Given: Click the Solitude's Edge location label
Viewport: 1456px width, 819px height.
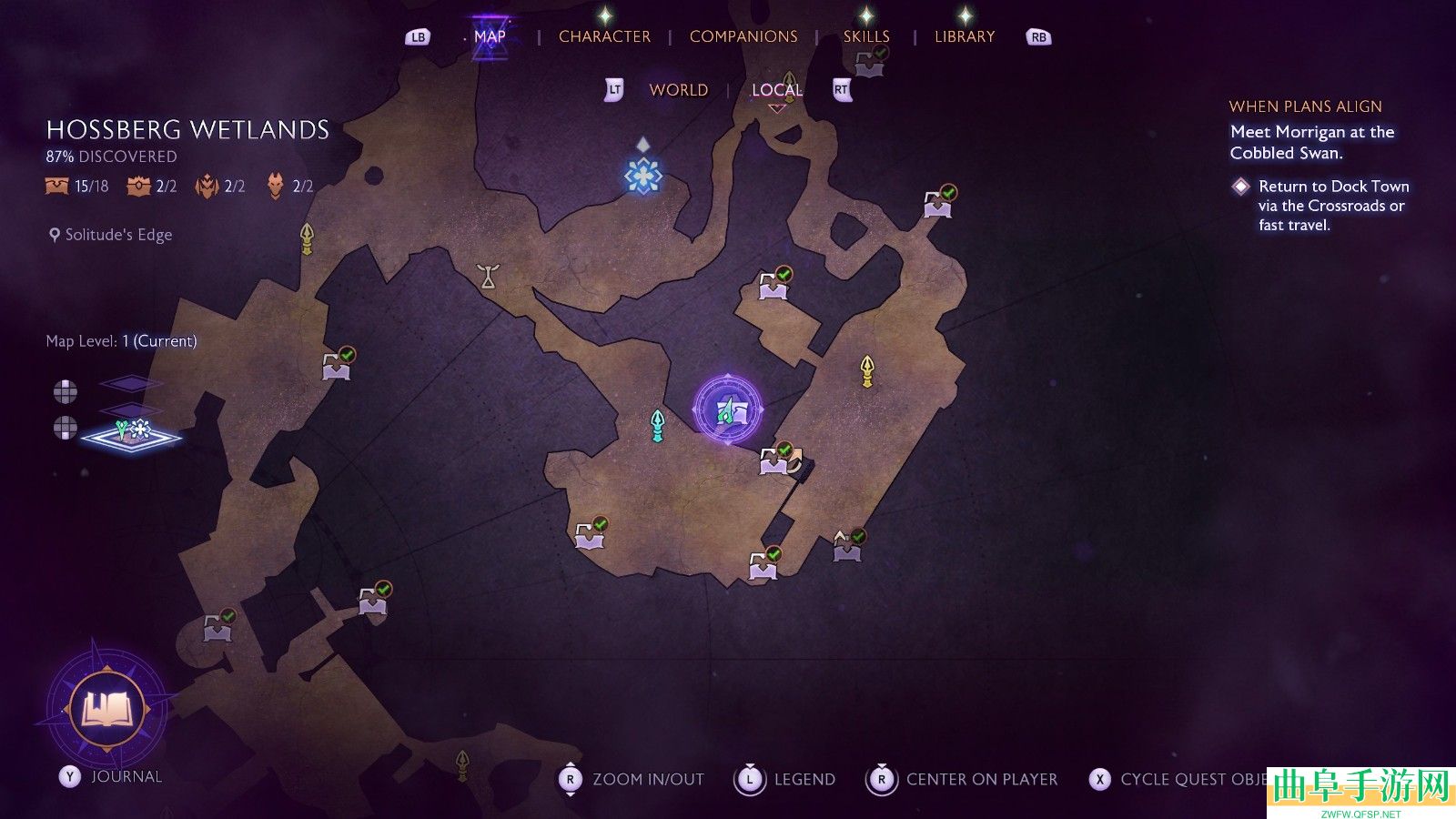Looking at the screenshot, I should (117, 235).
